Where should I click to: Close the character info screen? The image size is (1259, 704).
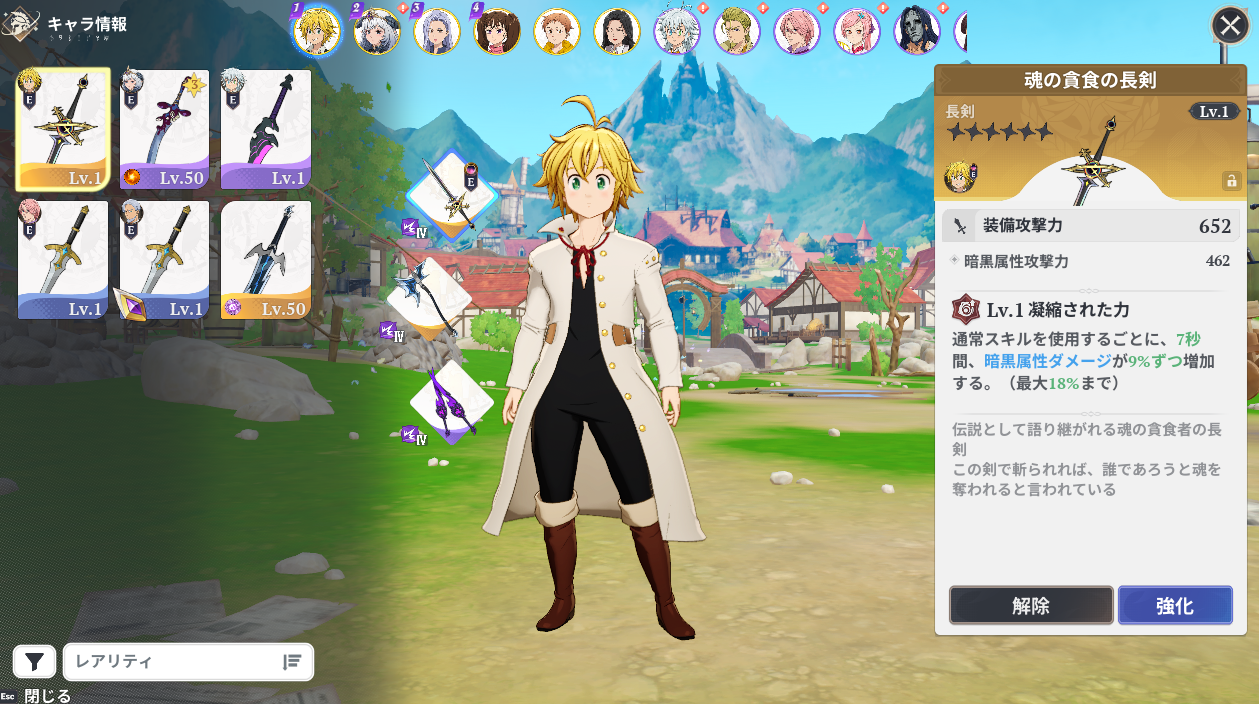point(1230,25)
